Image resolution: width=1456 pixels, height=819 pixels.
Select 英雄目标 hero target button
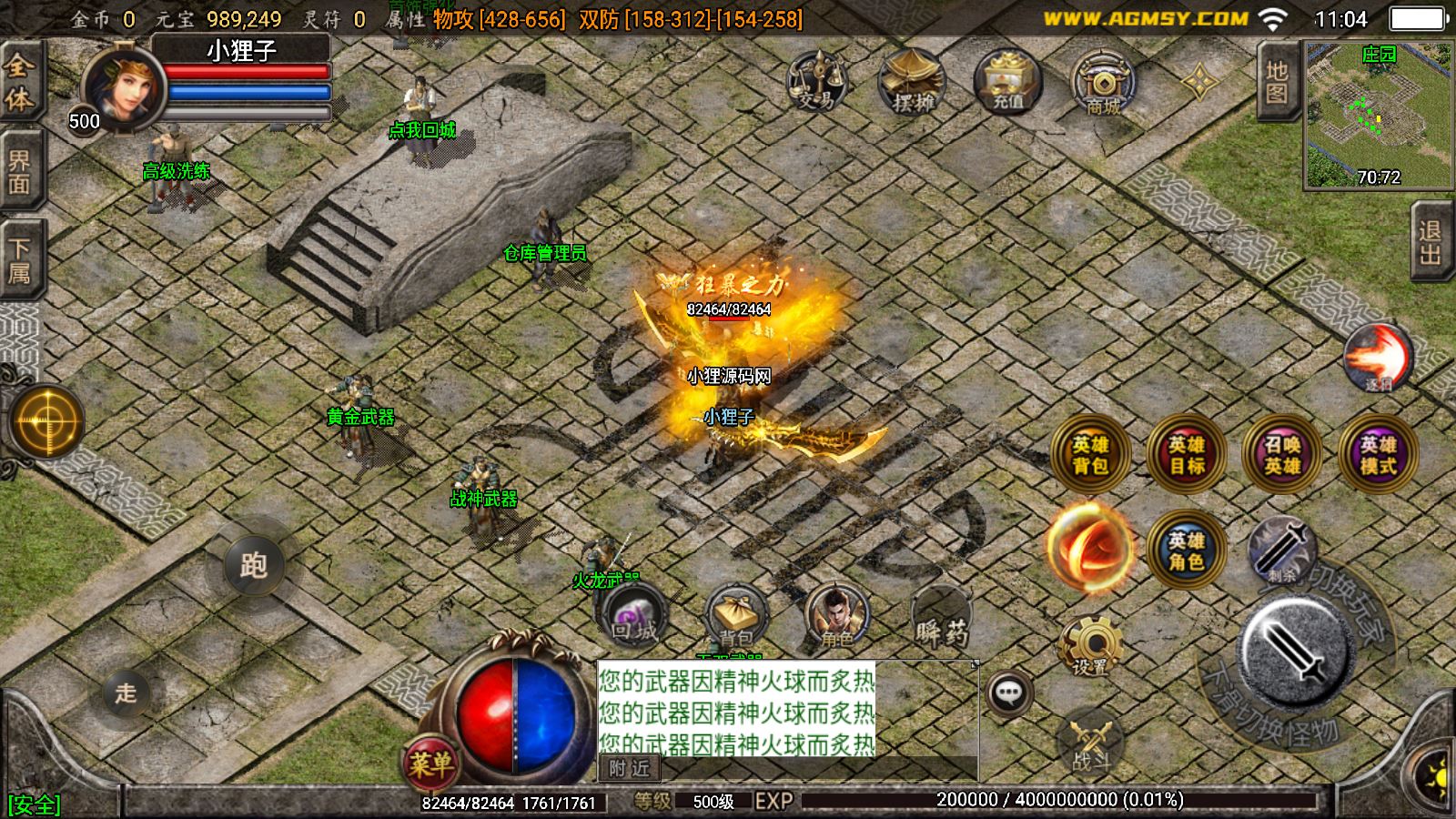tap(1187, 455)
